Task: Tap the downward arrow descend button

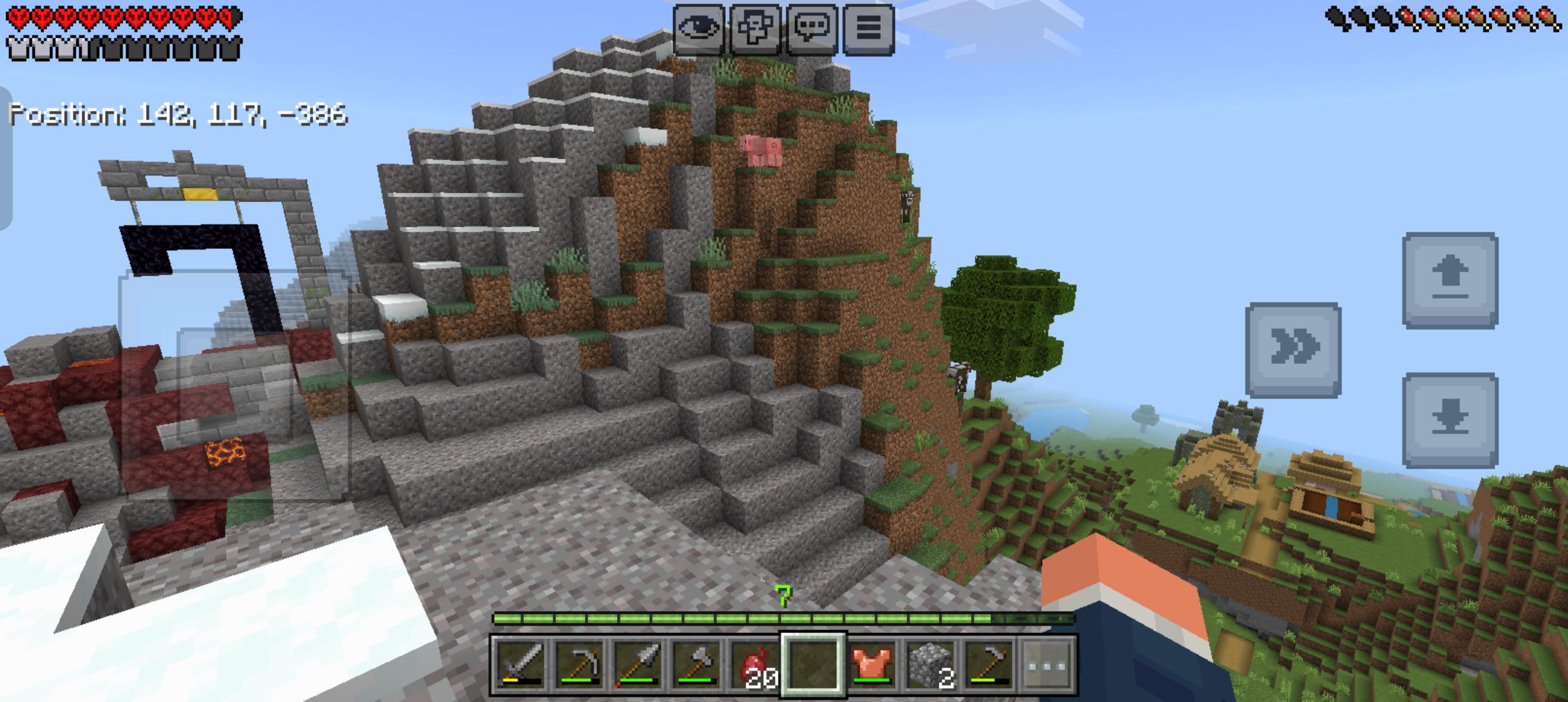Action: click(x=1450, y=420)
